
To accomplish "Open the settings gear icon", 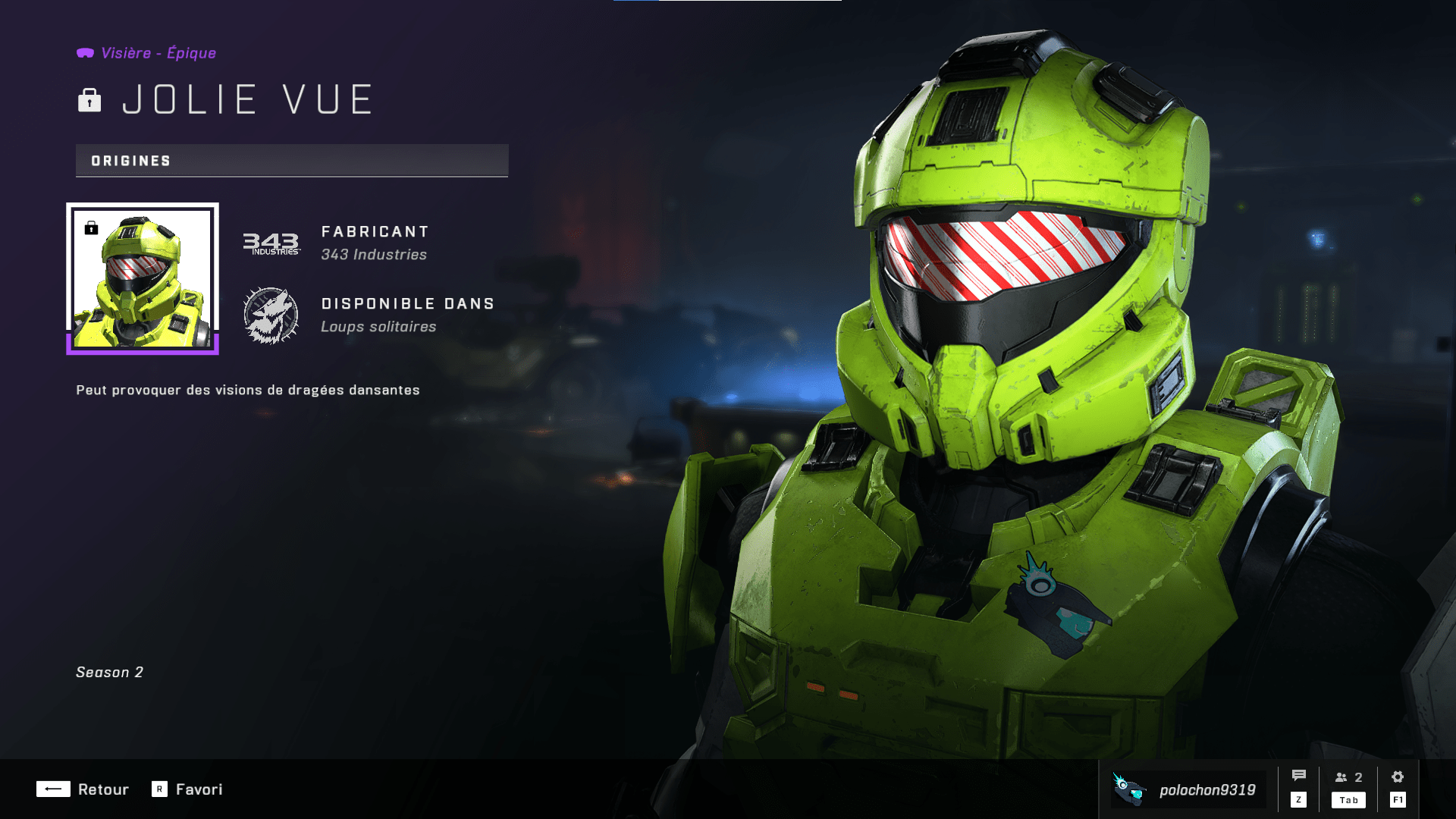I will click(x=1398, y=777).
